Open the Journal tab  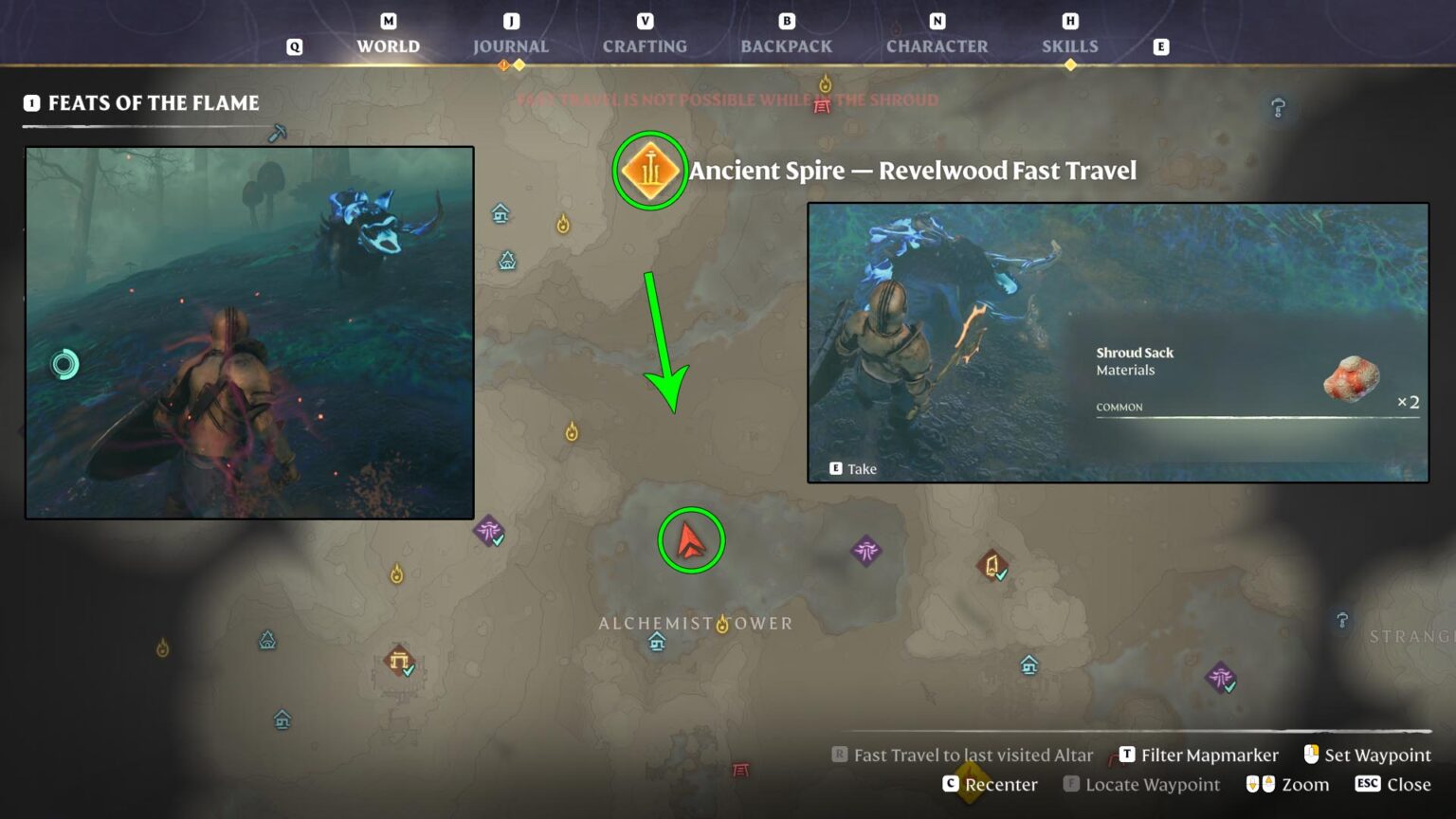pyautogui.click(x=510, y=45)
